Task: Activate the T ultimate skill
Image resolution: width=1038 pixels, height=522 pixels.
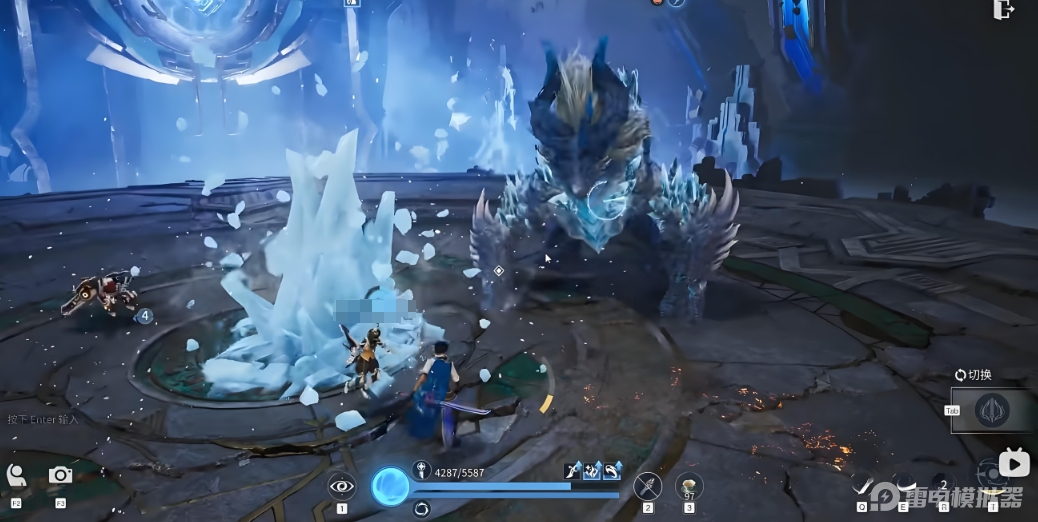Action: point(990,472)
